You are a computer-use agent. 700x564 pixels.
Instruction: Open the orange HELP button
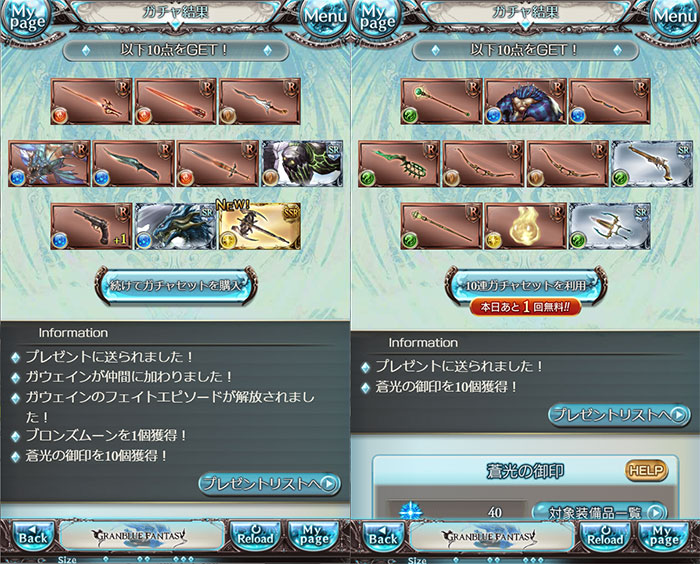point(646,470)
